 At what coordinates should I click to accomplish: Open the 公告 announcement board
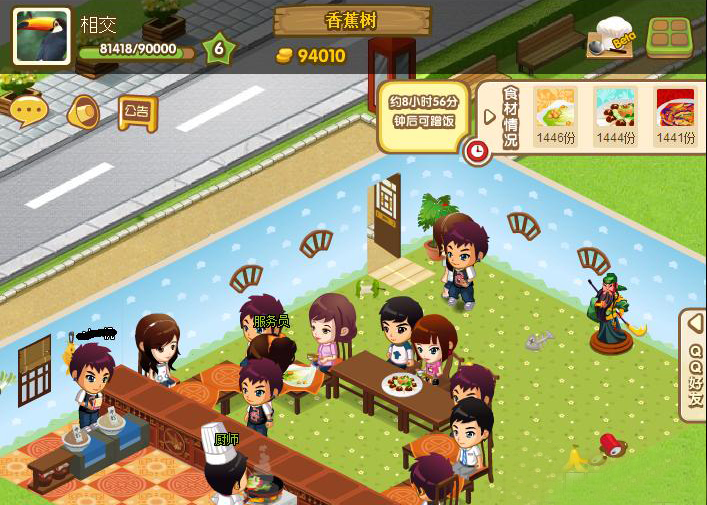[138, 112]
